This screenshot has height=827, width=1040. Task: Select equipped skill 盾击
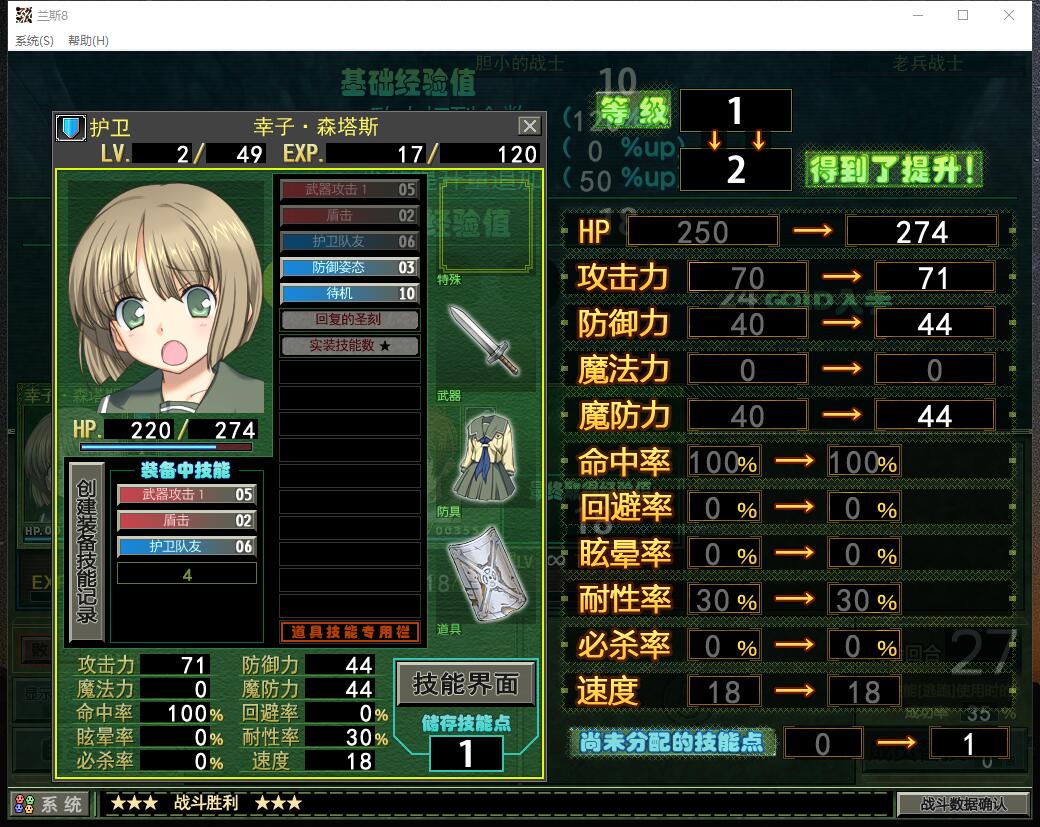pos(187,521)
